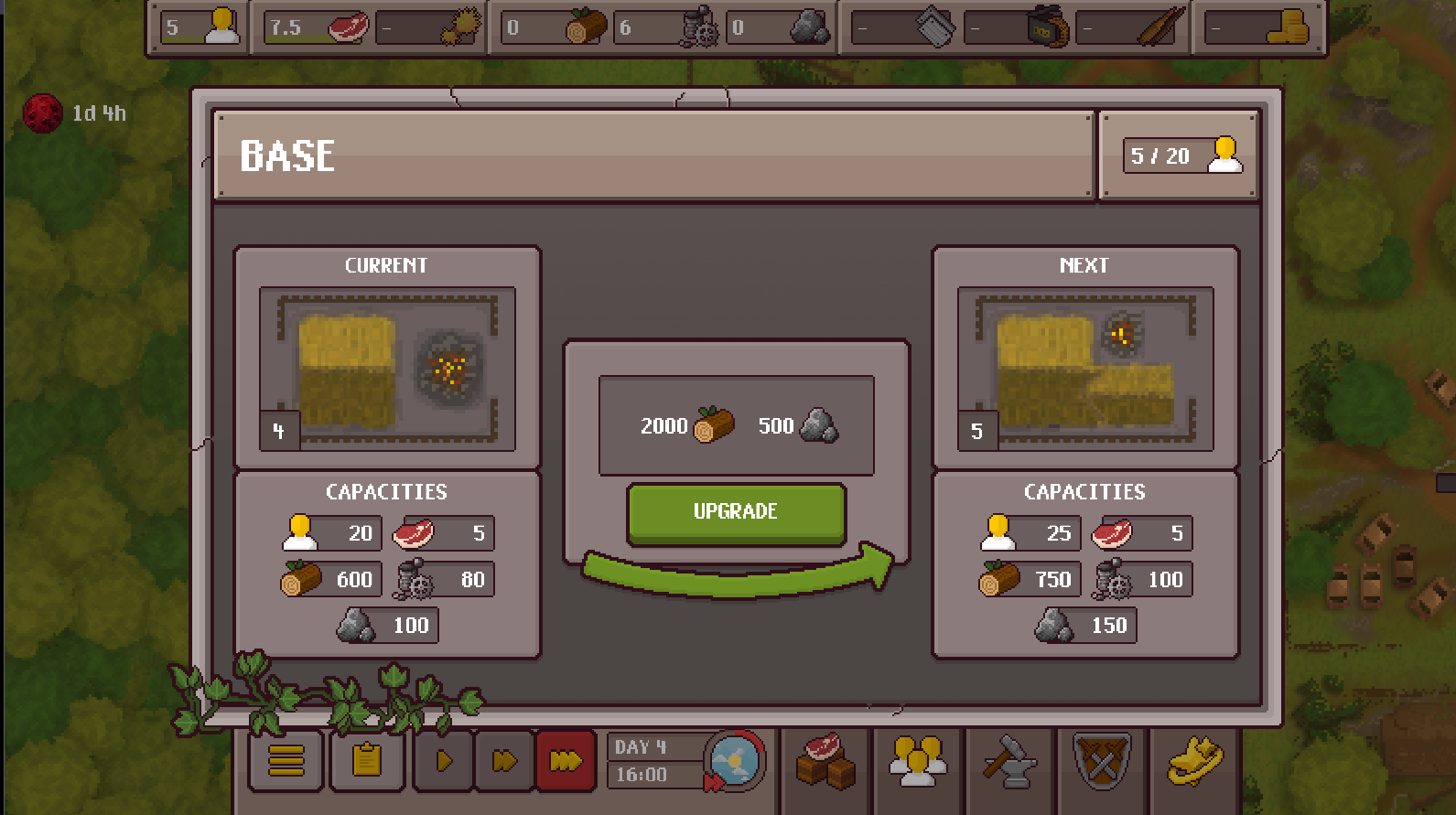Open the clipboard task list
Screen dimensions: 1456x815
(367, 760)
